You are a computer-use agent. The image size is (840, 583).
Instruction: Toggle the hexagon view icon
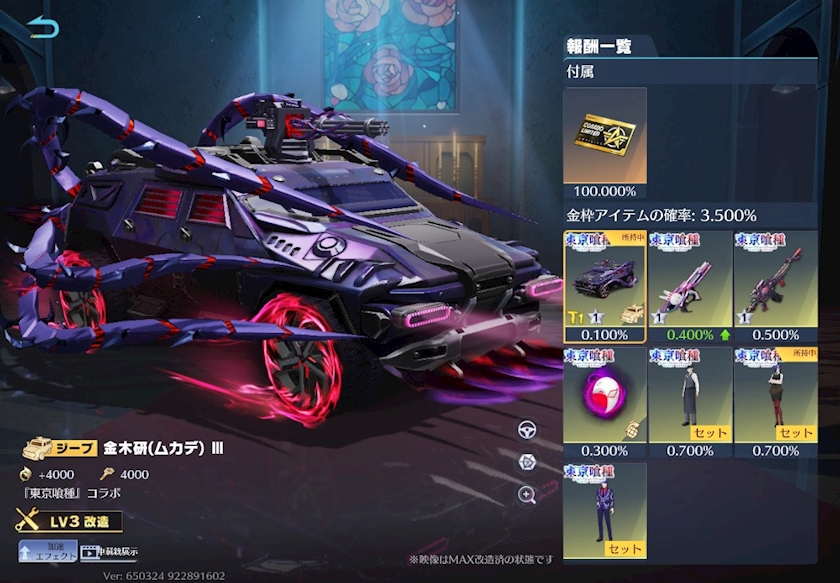tap(527, 462)
